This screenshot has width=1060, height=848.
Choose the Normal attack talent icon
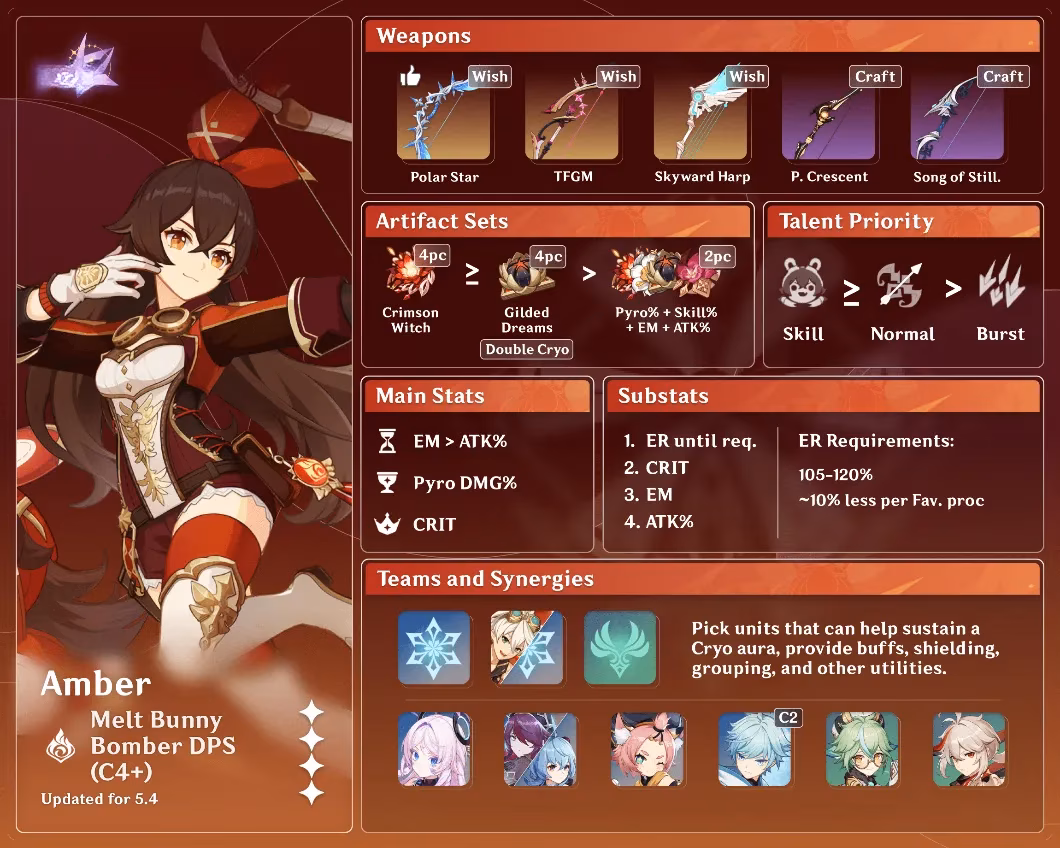pos(902,287)
